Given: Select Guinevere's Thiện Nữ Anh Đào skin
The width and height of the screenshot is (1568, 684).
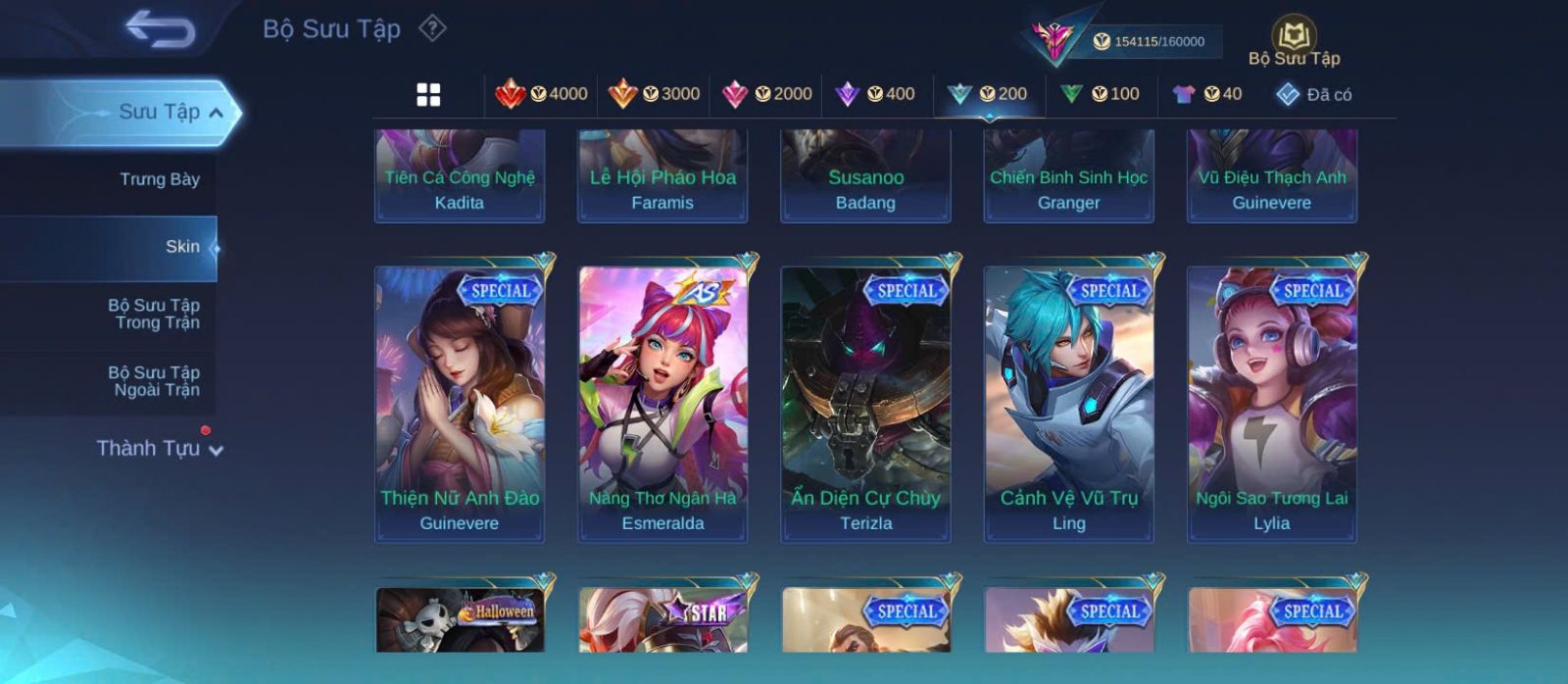Looking at the screenshot, I should (460, 403).
